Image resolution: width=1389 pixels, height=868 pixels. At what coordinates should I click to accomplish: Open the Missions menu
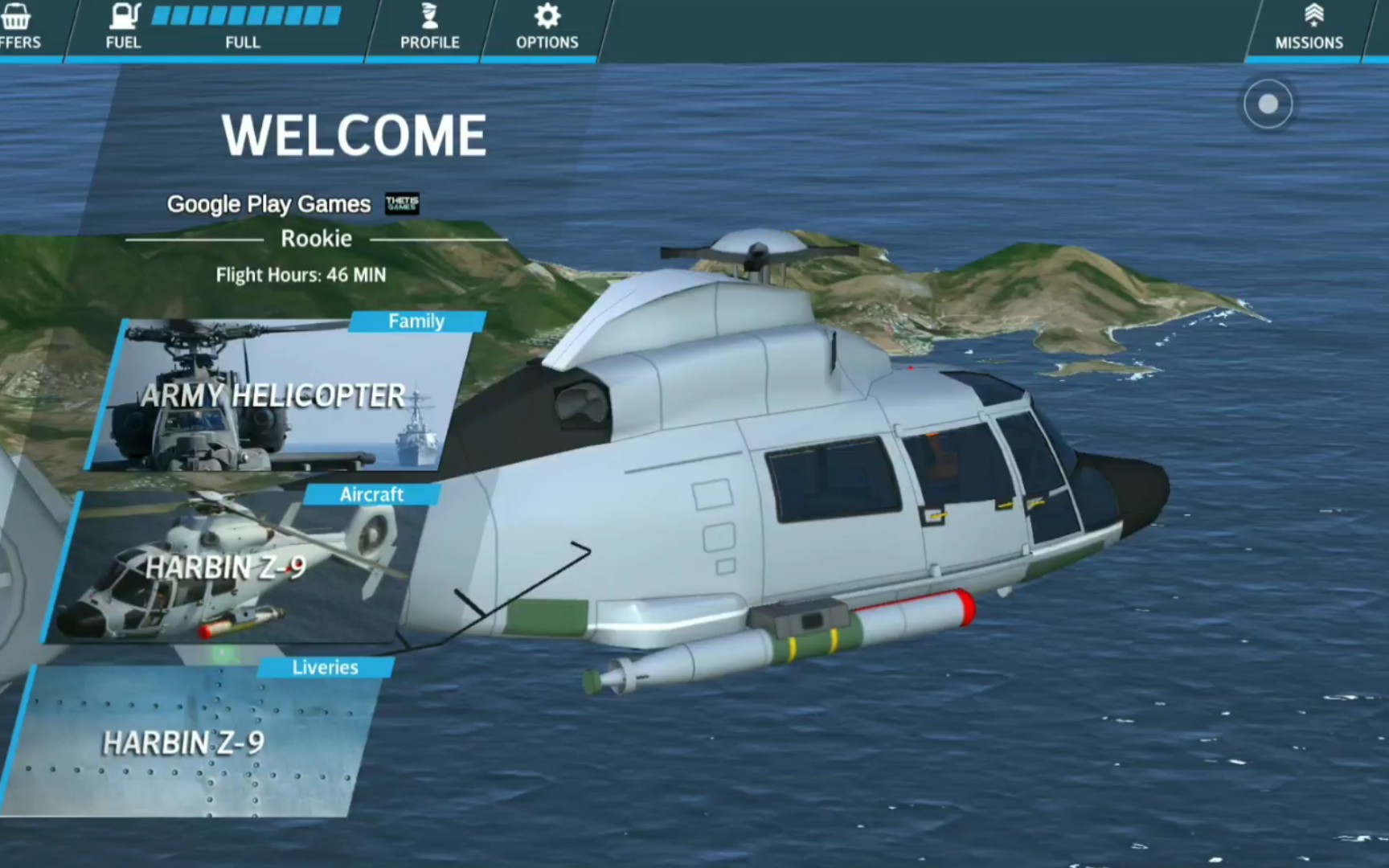point(1309,27)
